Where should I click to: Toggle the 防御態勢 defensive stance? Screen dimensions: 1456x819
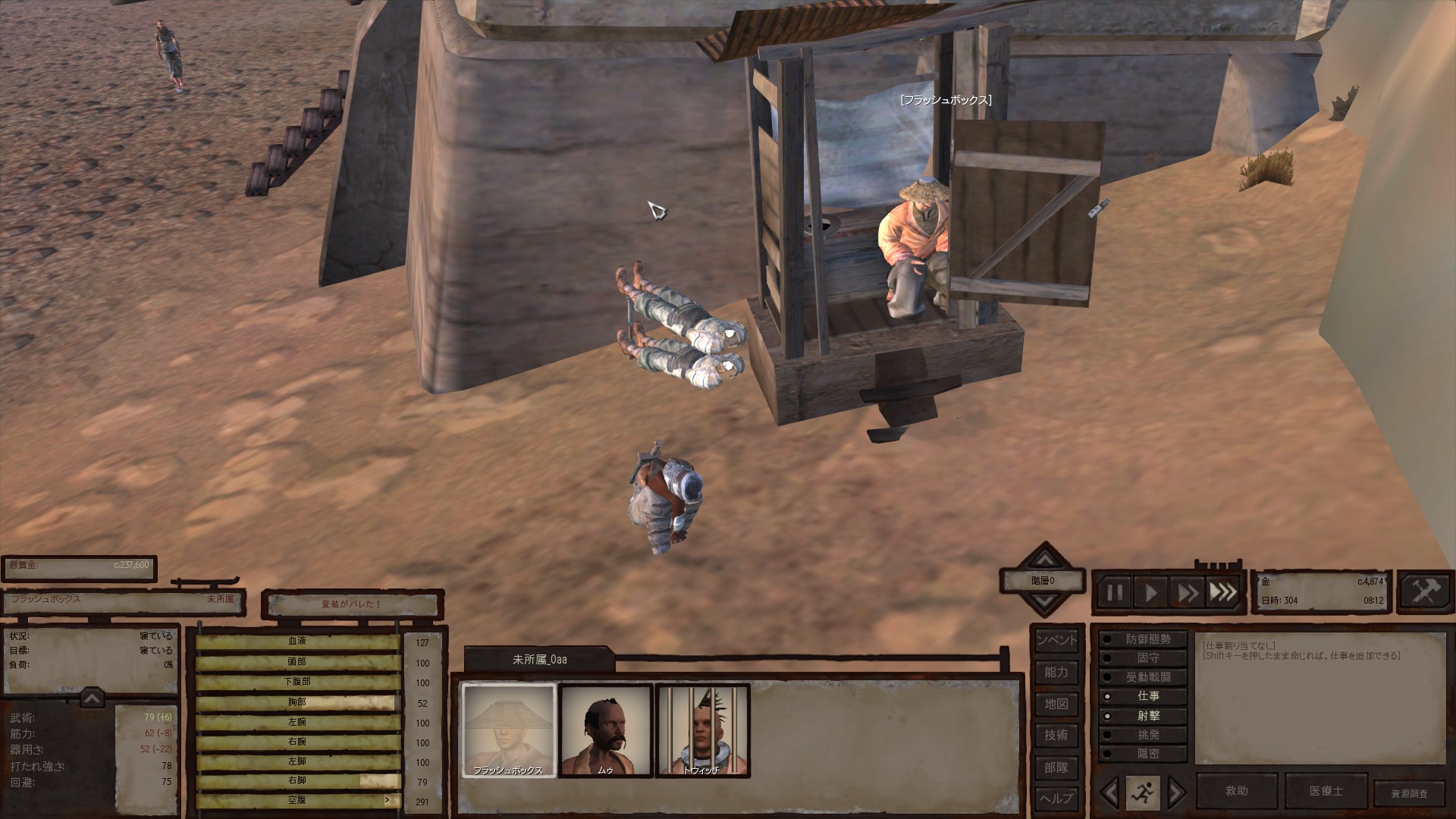tap(1142, 640)
